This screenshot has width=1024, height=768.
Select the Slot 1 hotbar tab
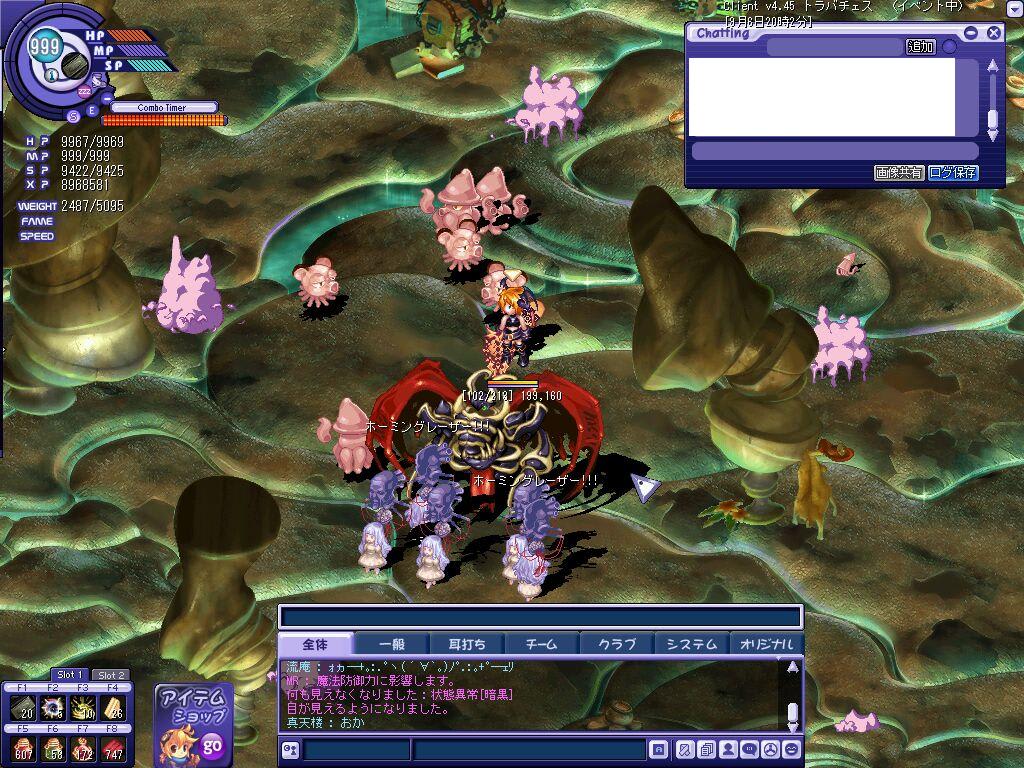(x=70, y=675)
